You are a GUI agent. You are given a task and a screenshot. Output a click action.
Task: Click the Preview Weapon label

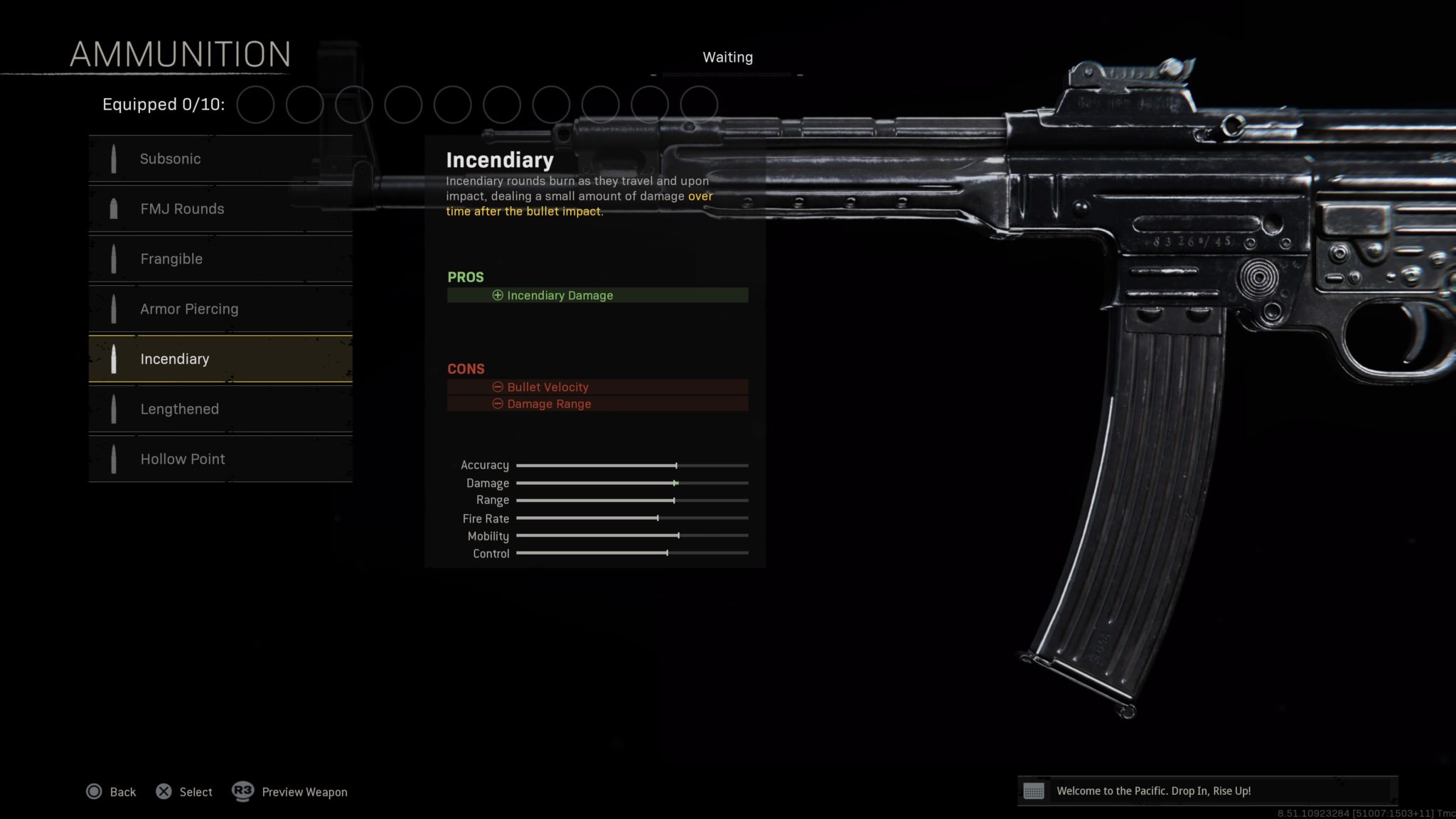point(304,791)
